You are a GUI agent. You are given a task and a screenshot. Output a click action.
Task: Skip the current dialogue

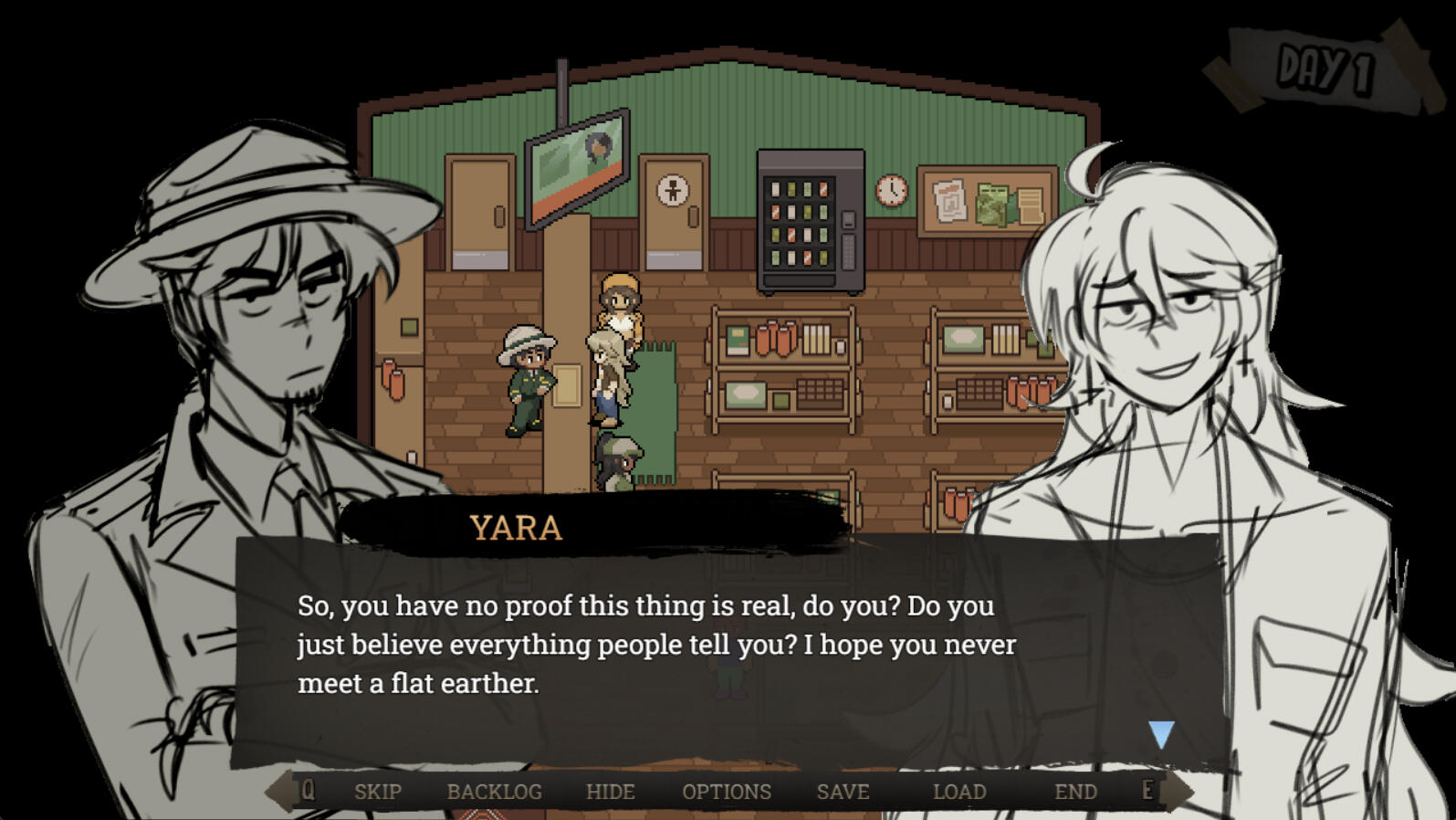coord(377,792)
